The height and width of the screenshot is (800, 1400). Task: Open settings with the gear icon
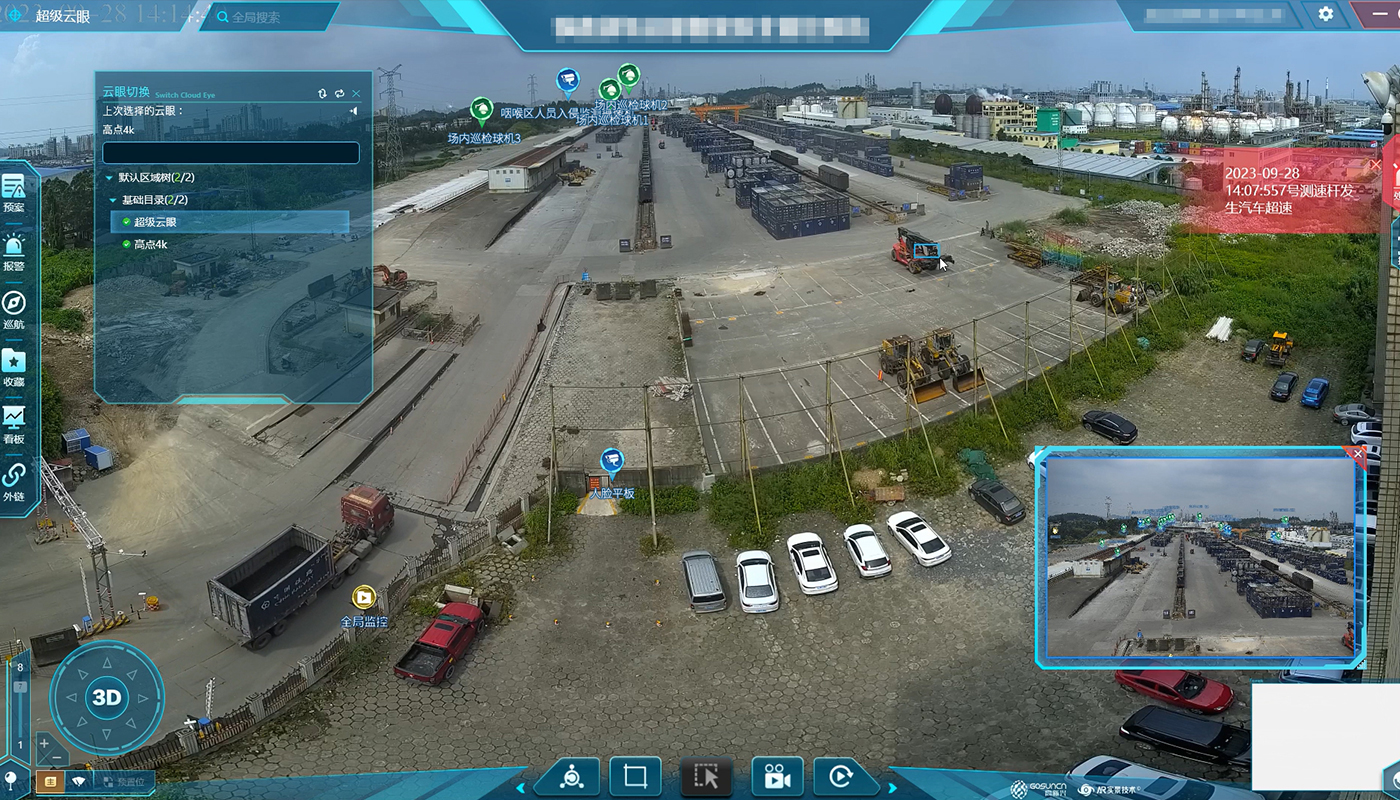click(1326, 14)
